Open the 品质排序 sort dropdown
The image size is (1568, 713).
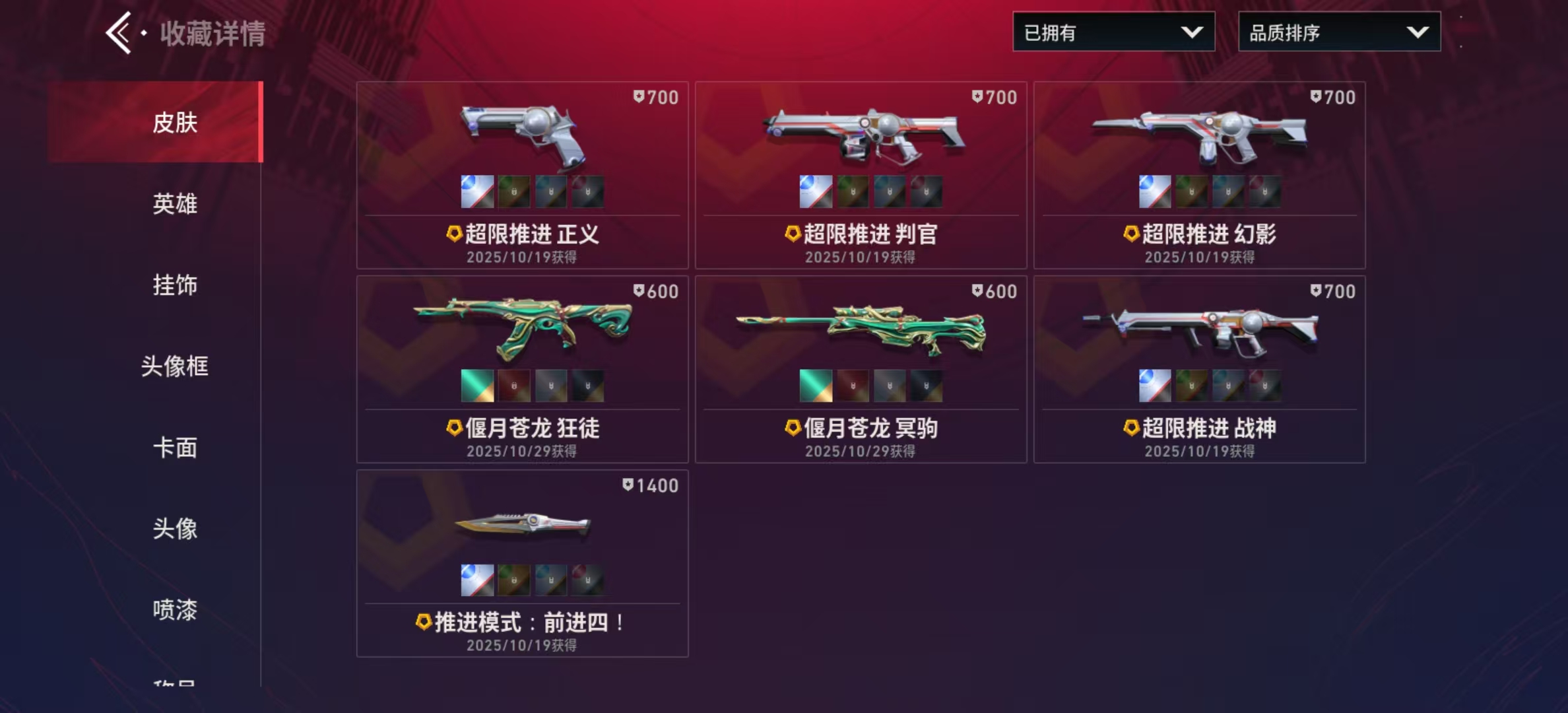click(1339, 32)
